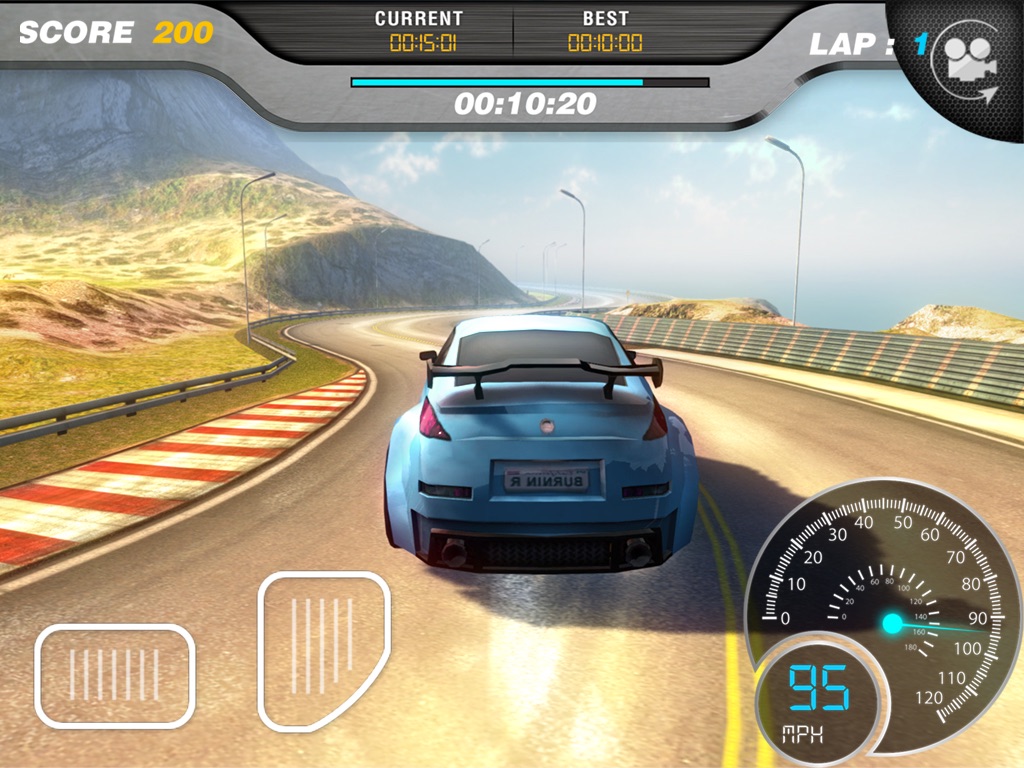Image resolution: width=1024 pixels, height=768 pixels.
Task: Hit the gas accelerator pedal
Action: tap(322, 650)
